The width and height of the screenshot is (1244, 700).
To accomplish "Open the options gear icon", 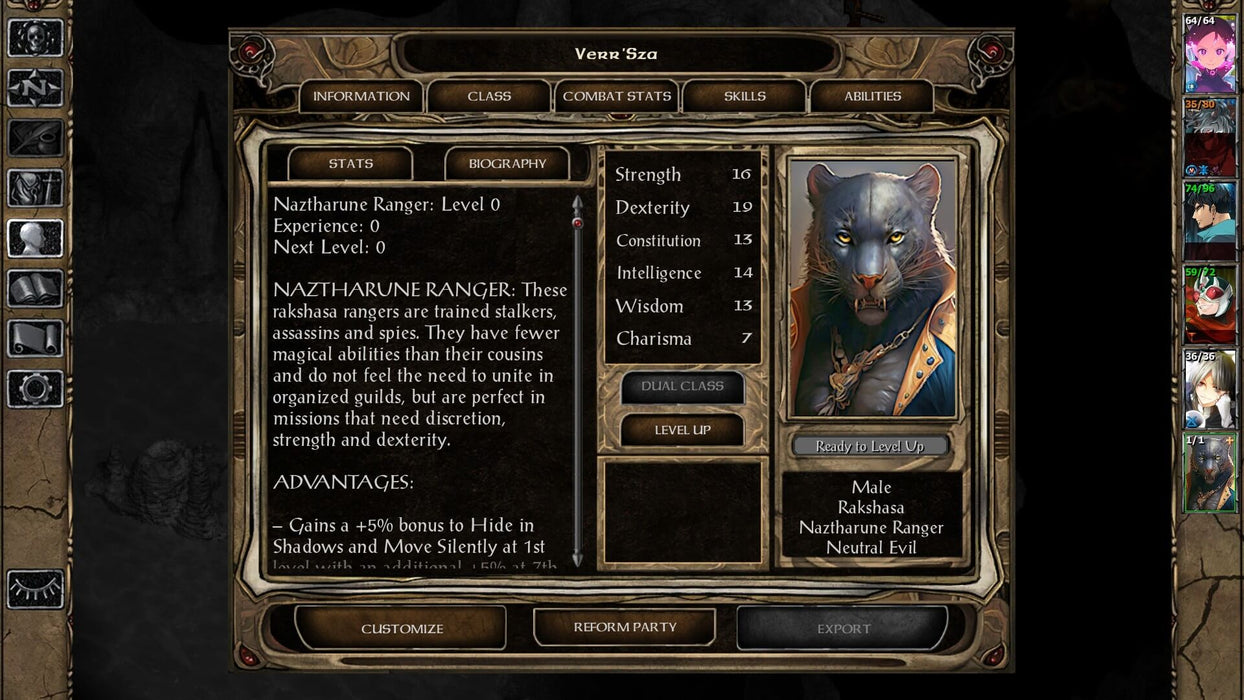I will point(36,389).
